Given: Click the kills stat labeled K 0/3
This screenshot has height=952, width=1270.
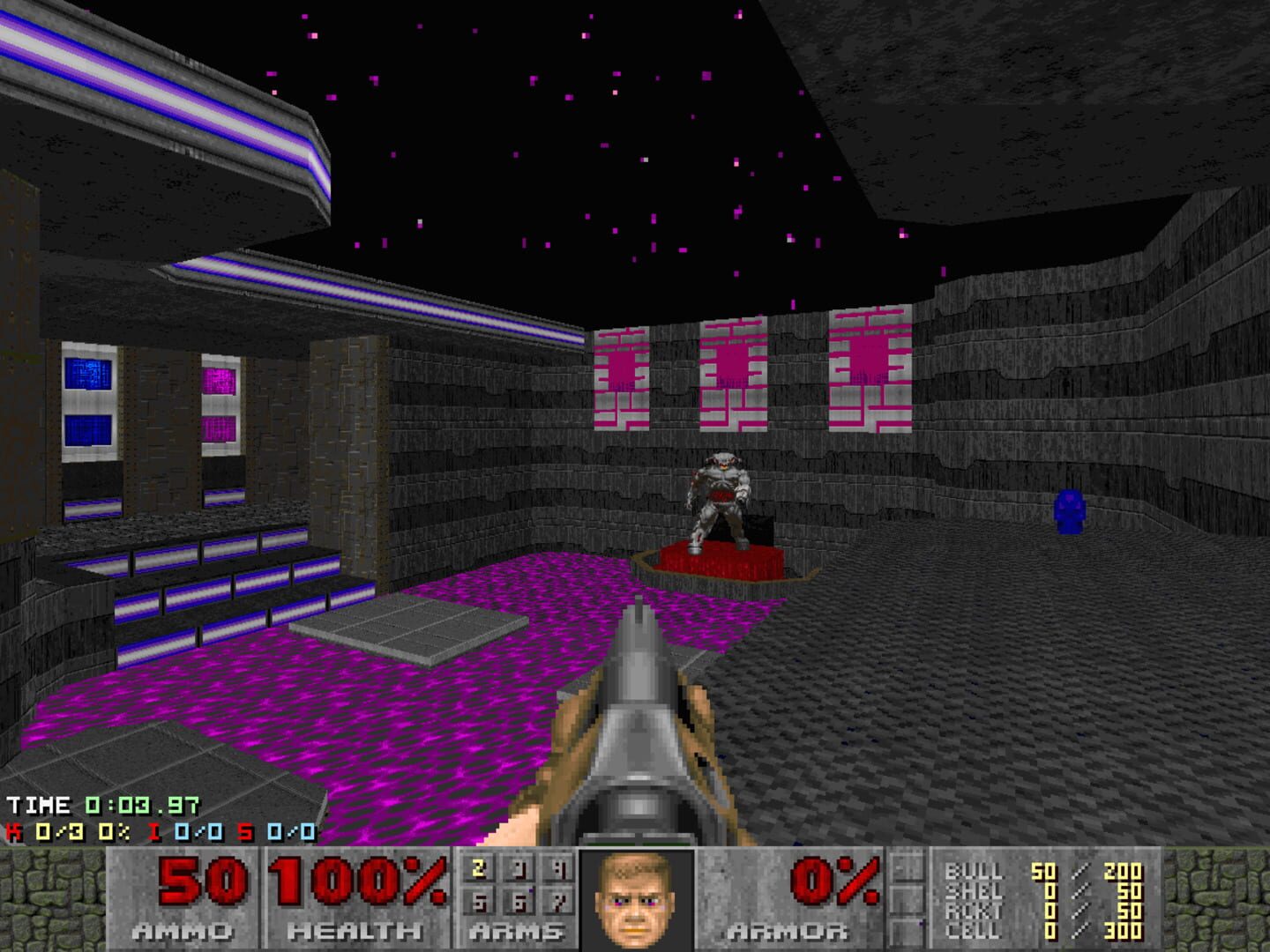Looking at the screenshot, I should tap(44, 833).
